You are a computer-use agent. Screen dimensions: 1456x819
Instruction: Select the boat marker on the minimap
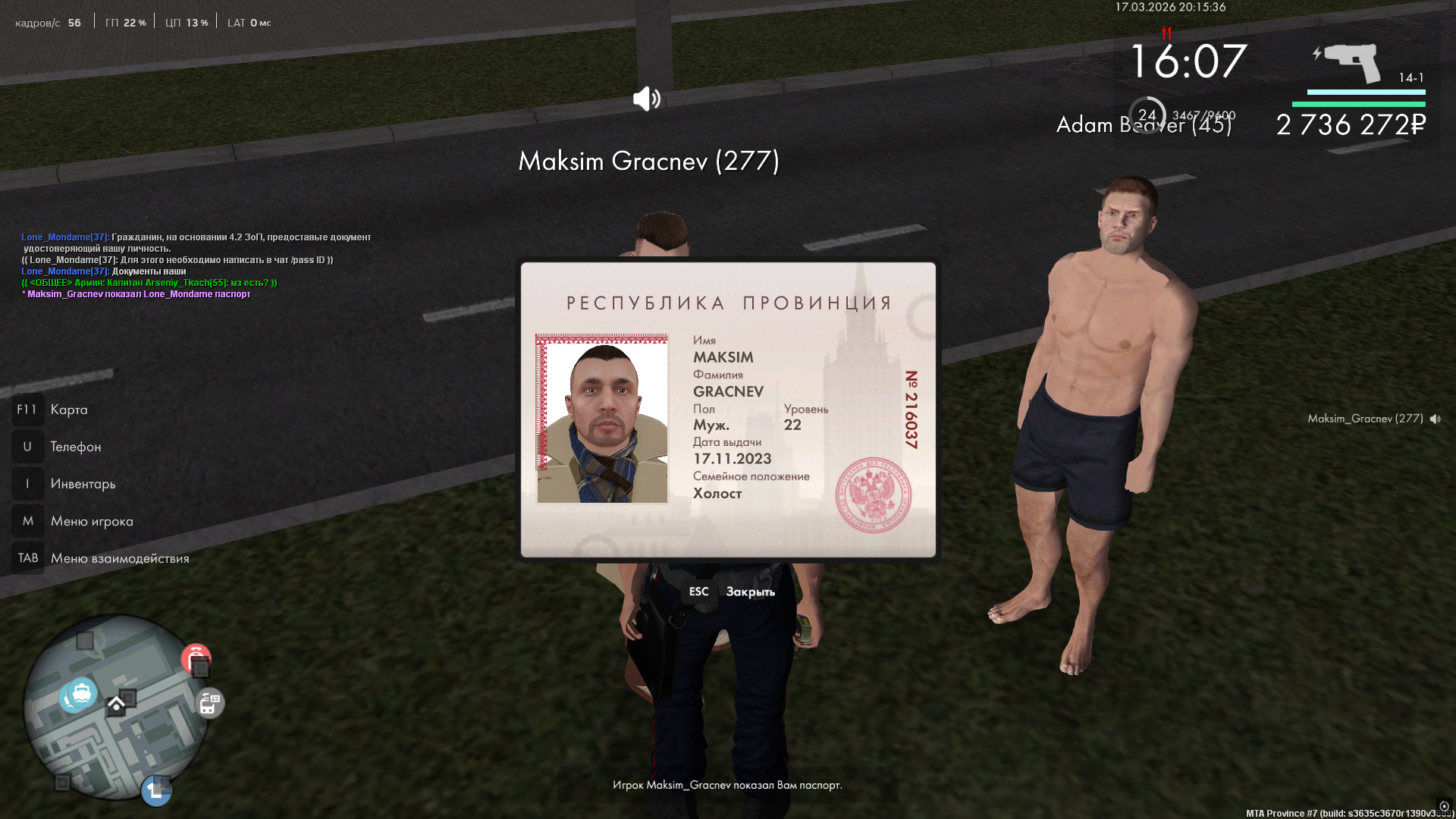pyautogui.click(x=80, y=693)
